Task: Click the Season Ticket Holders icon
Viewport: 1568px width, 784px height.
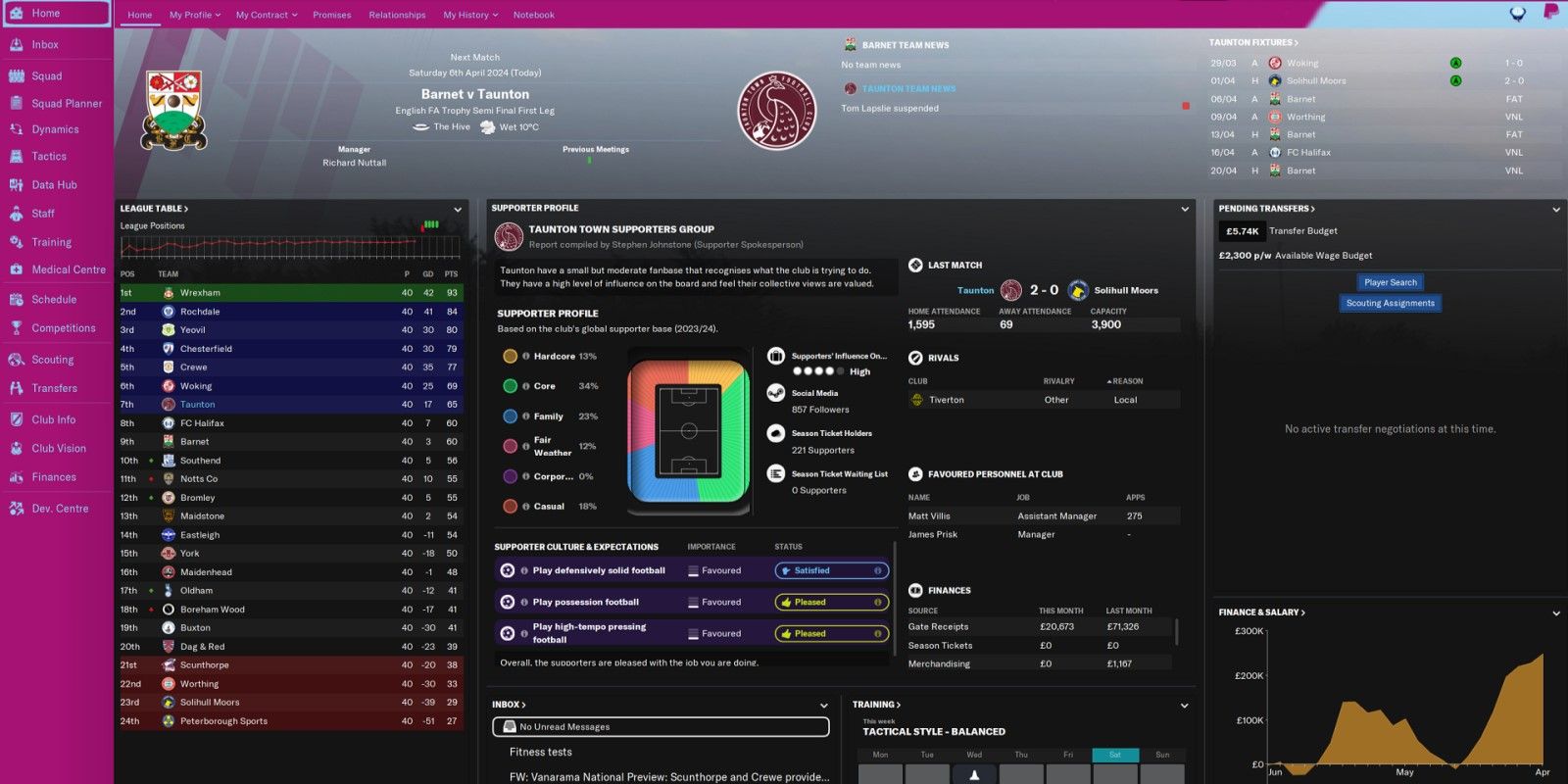Action: click(x=775, y=432)
